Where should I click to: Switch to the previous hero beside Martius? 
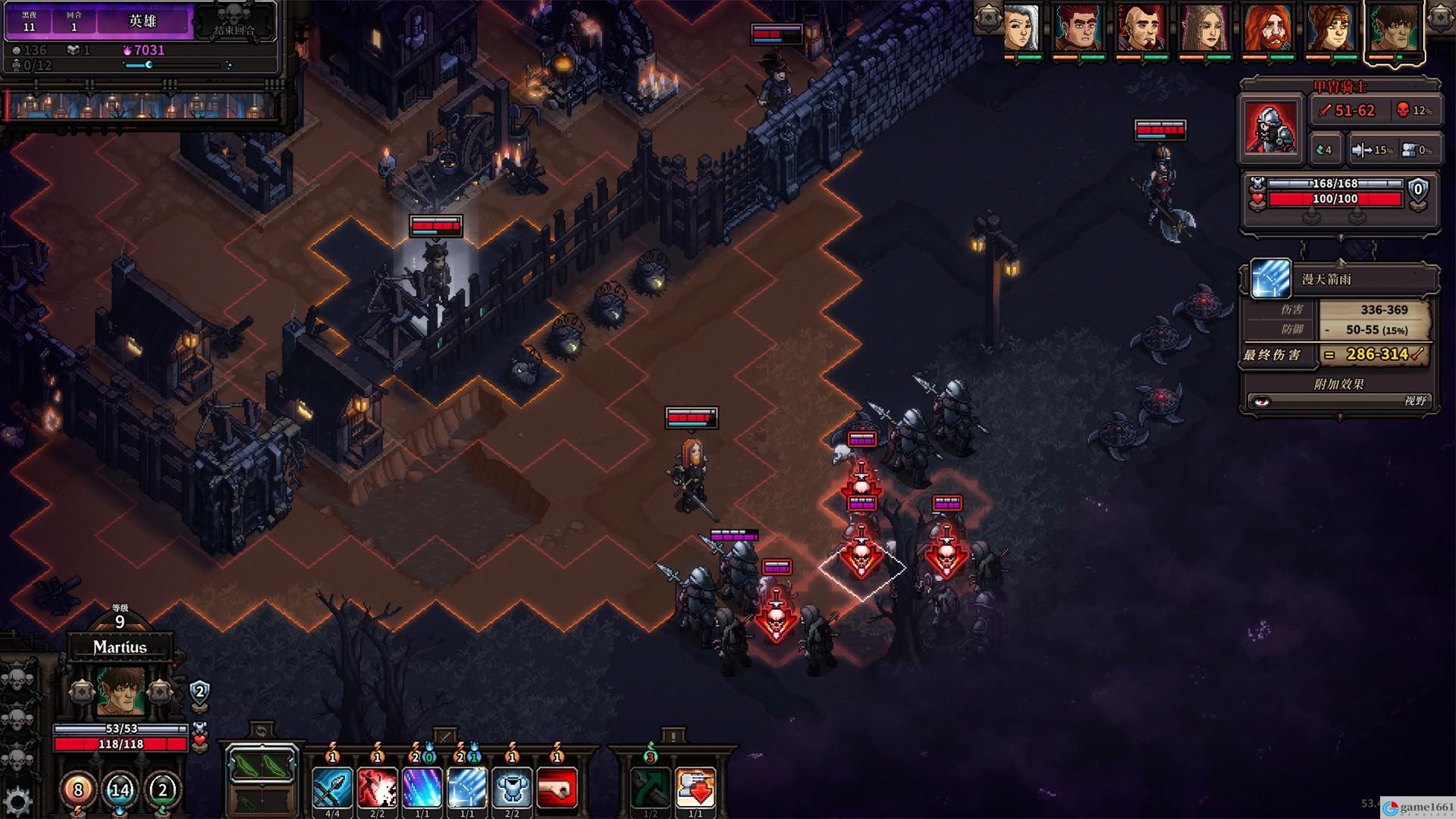pyautogui.click(x=81, y=691)
